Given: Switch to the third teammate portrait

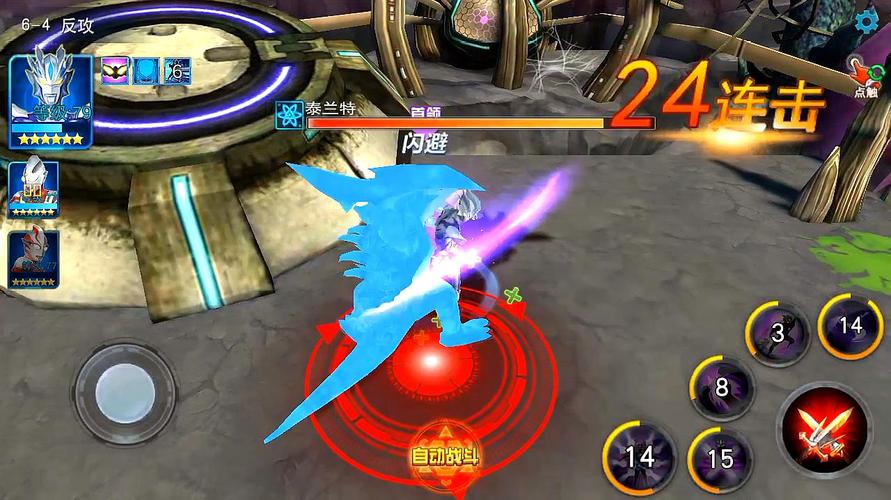Looking at the screenshot, I should [34, 260].
